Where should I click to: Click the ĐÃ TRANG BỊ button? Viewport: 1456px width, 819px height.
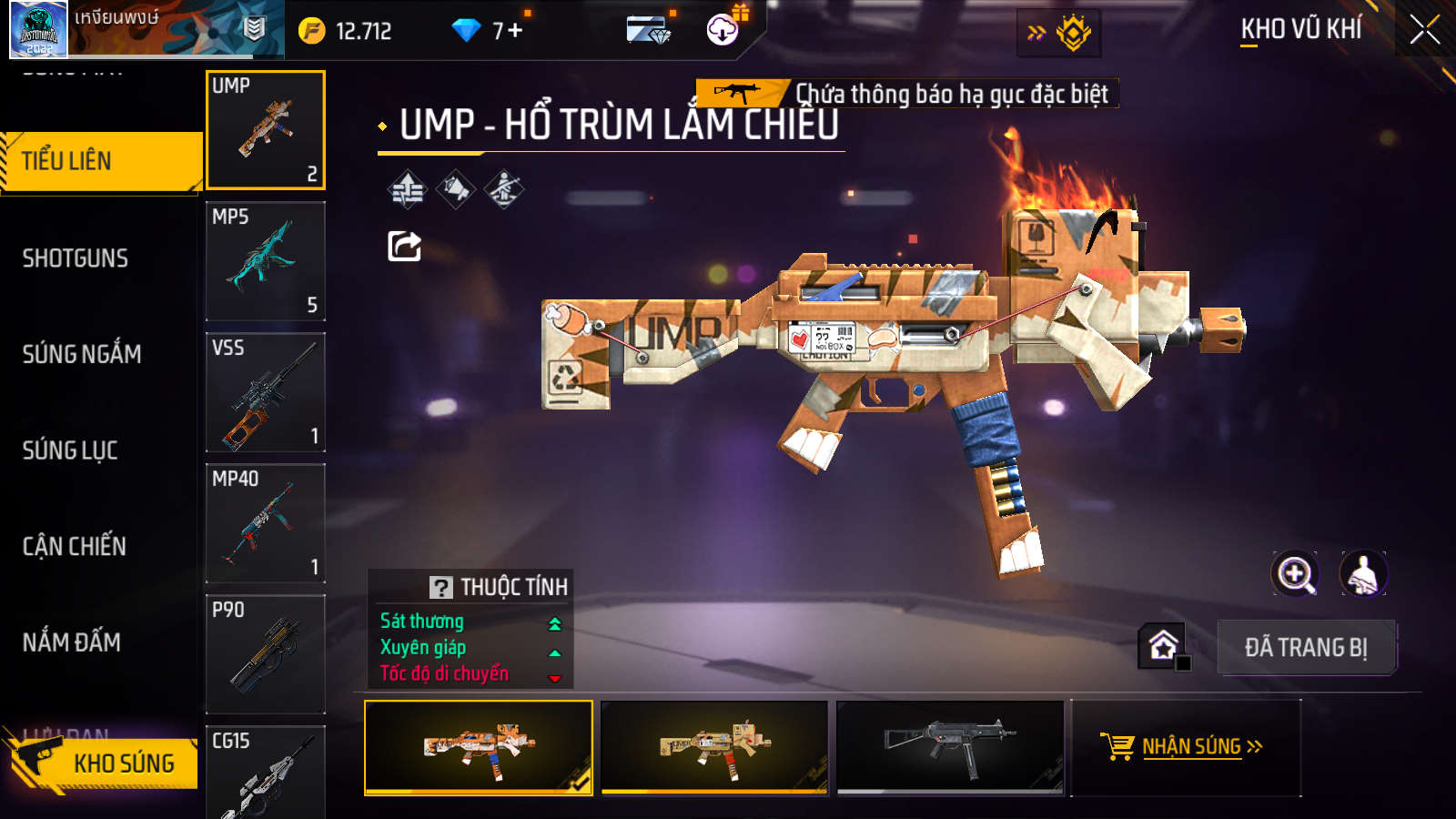pos(1306,648)
